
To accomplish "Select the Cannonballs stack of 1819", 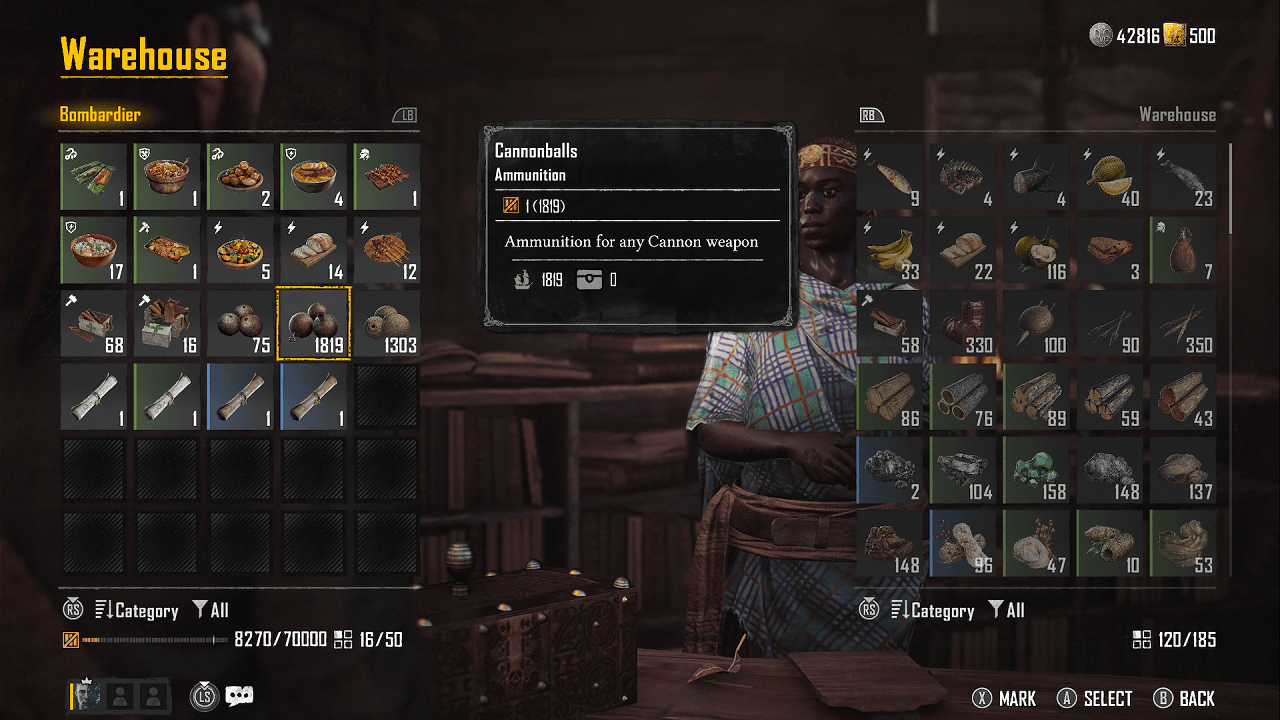I will click(314, 323).
